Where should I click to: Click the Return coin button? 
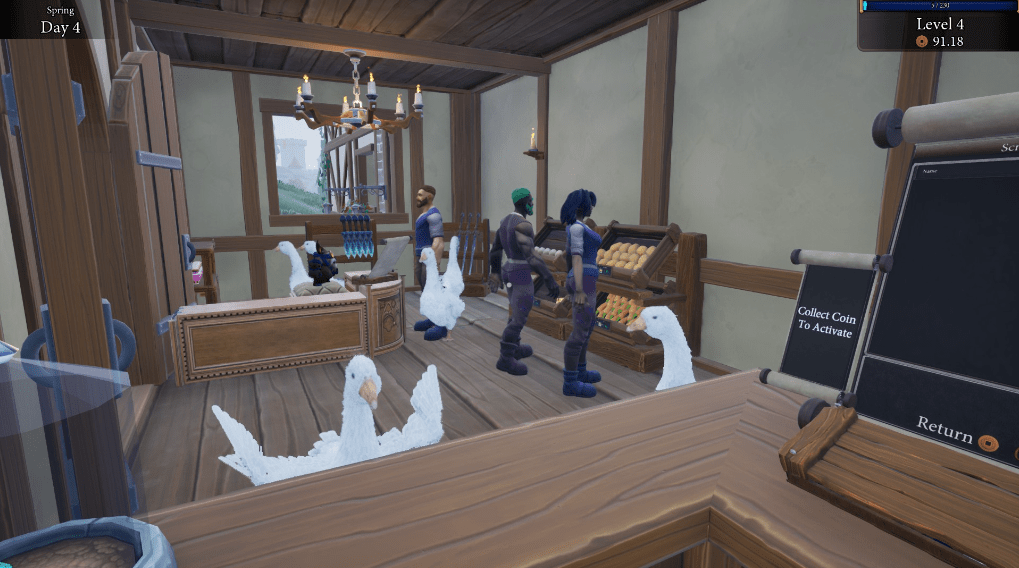pos(988,442)
